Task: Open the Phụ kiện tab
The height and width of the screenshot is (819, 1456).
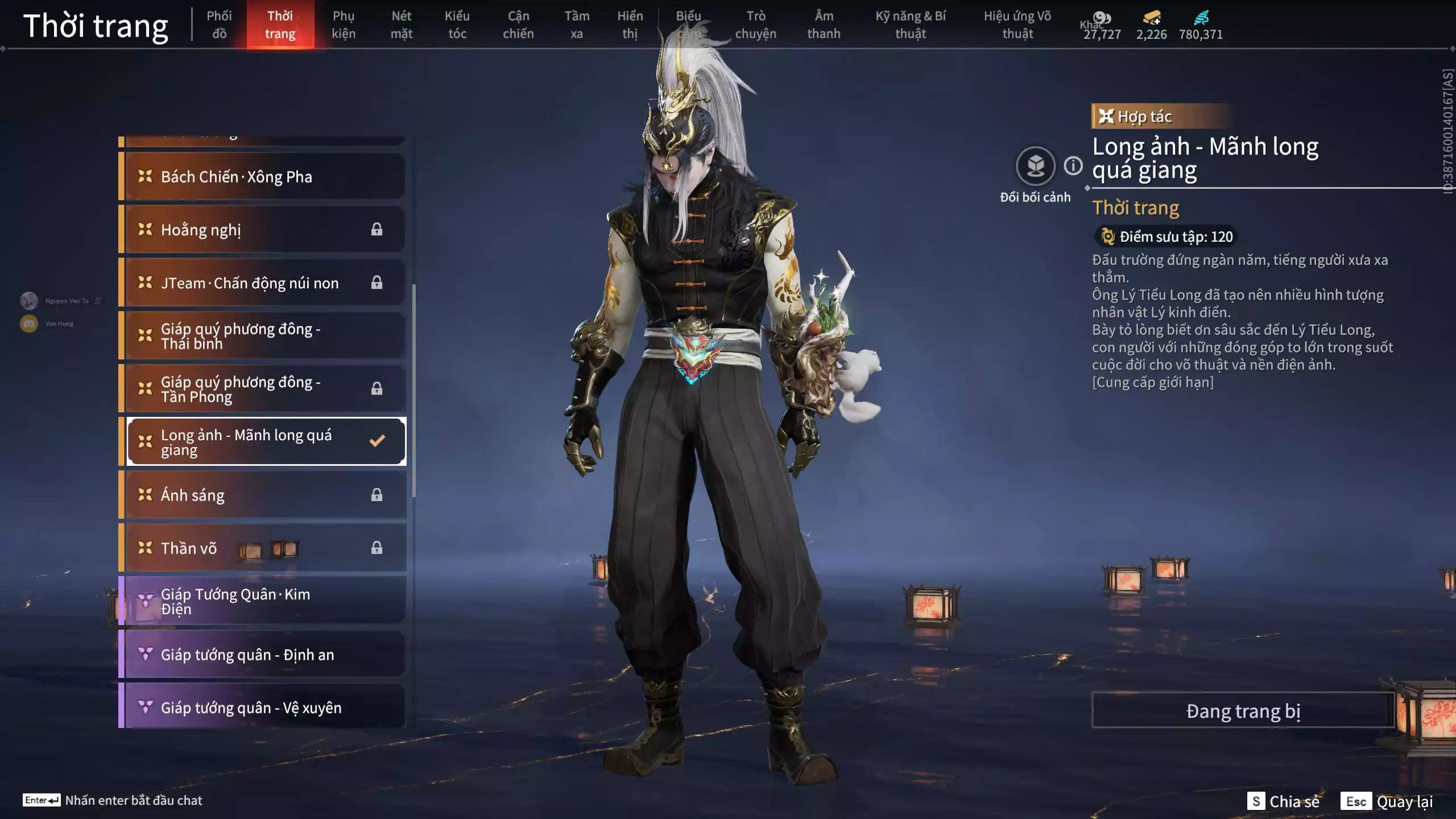Action: coord(344,24)
